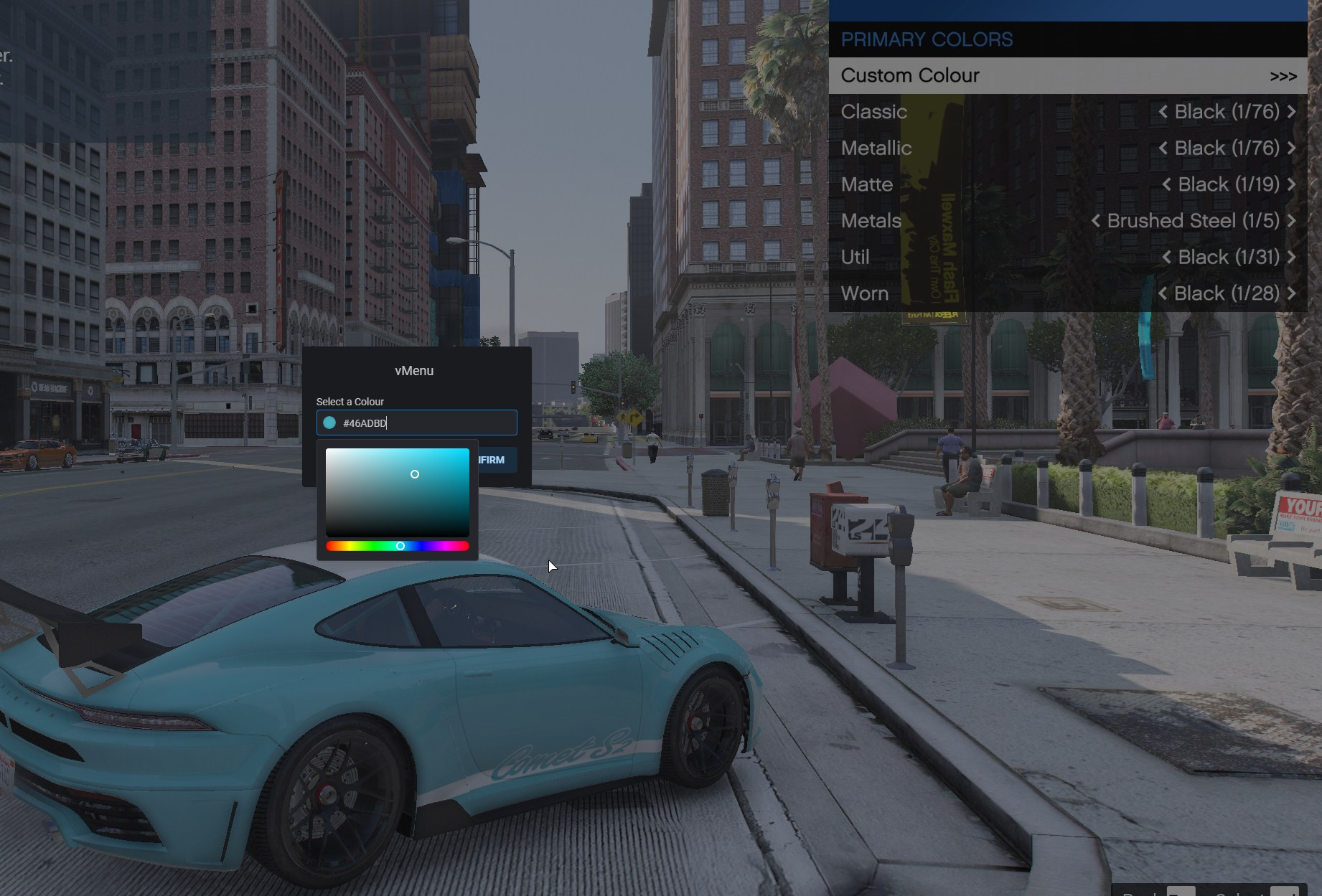Click the teal preview swatch beside hex code
The width and height of the screenshot is (1322, 896).
[329, 423]
